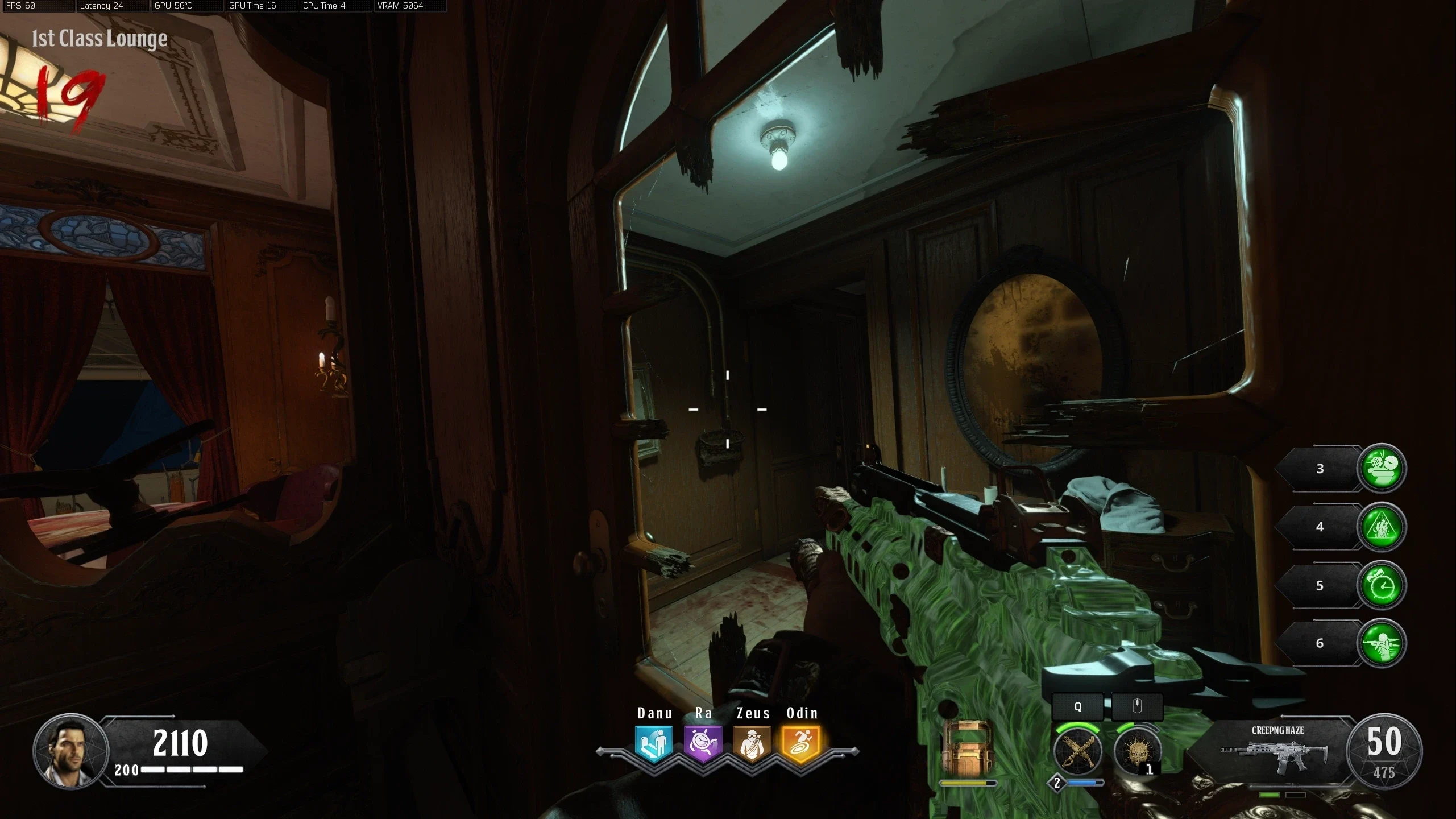Activate the dice elixir in slot 3
1456x819 pixels.
[1382, 468]
